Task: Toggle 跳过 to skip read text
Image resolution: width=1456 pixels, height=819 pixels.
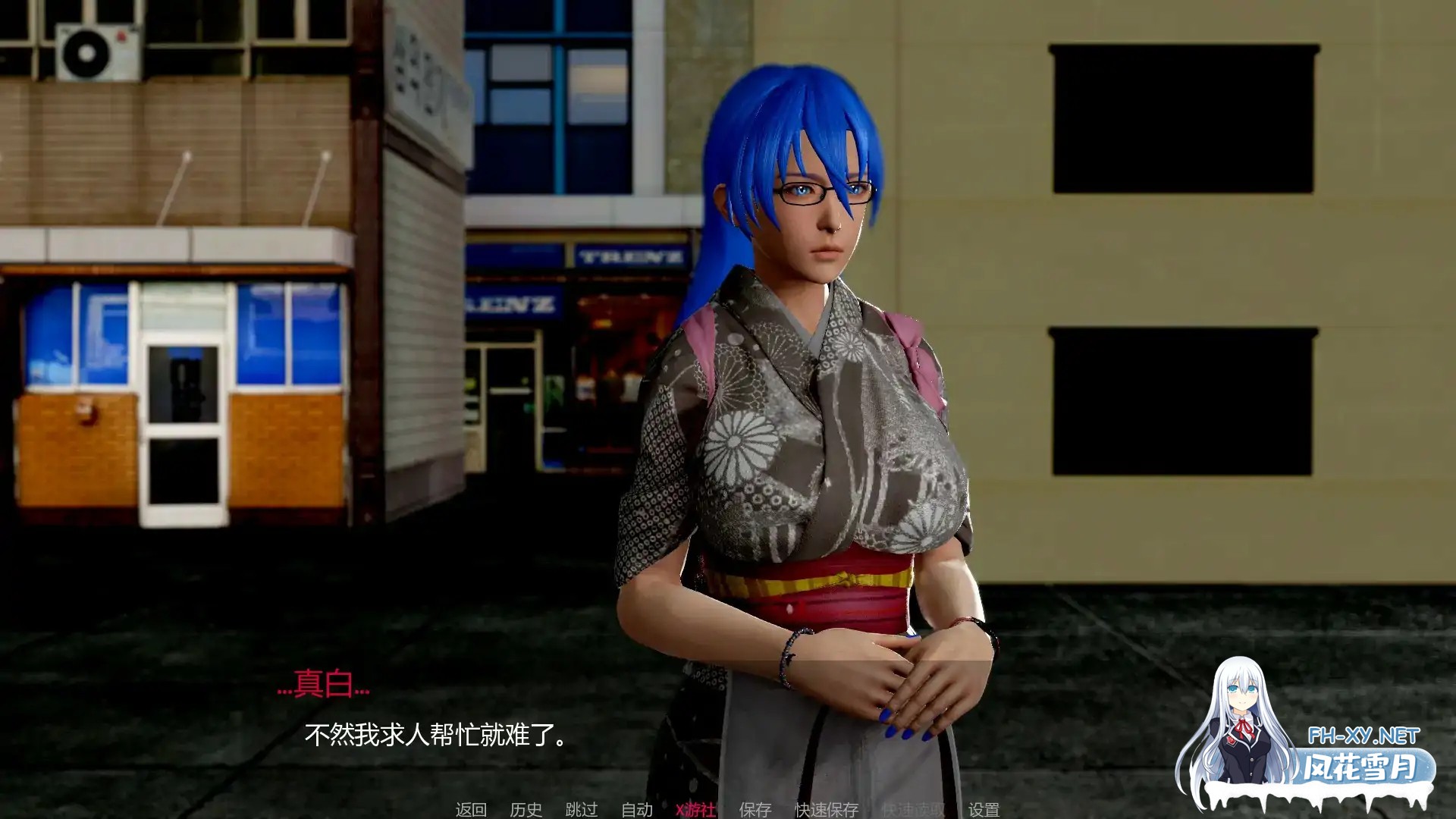Action: (579, 810)
